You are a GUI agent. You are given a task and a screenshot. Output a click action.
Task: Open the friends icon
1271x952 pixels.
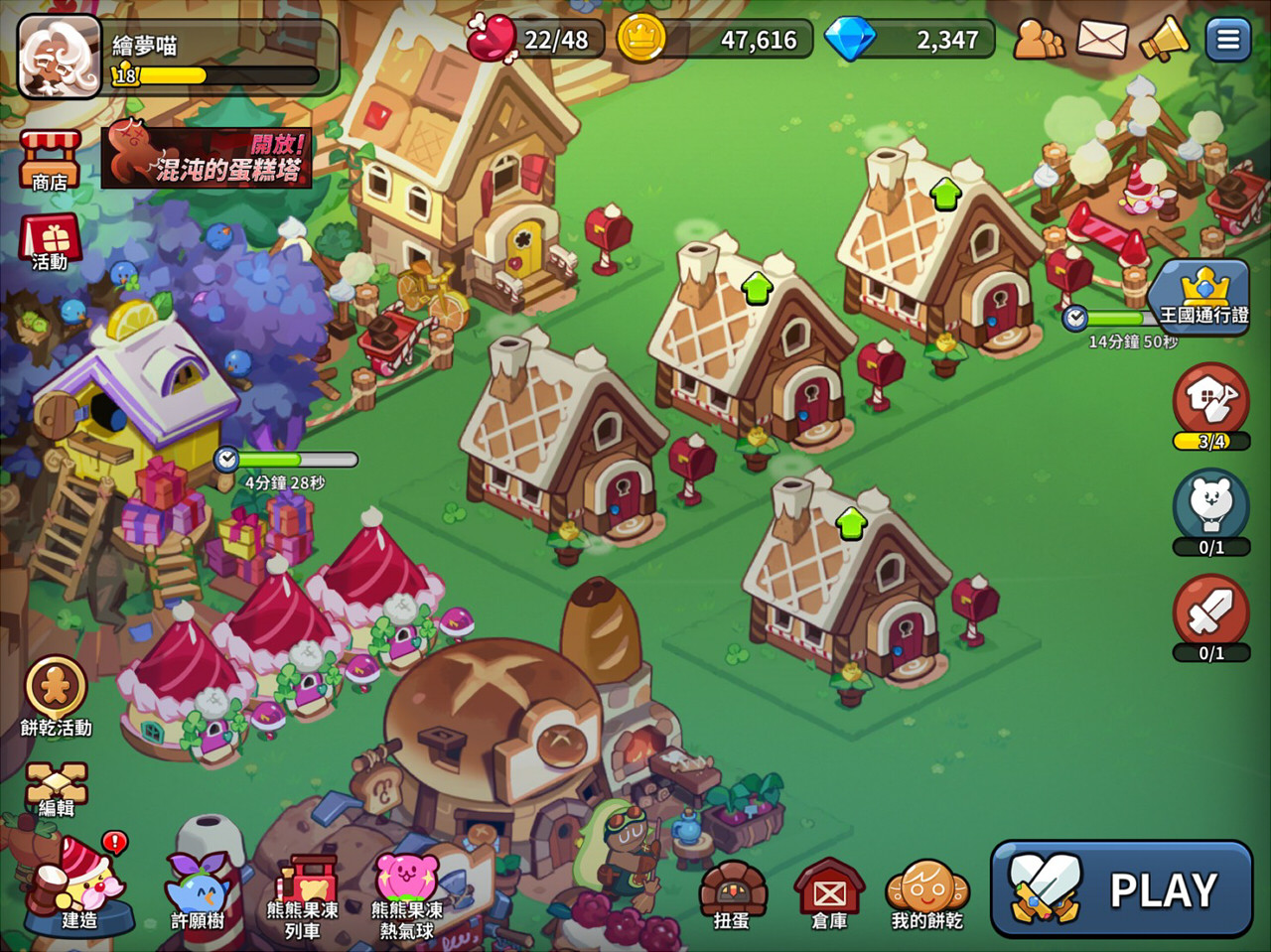1038,40
